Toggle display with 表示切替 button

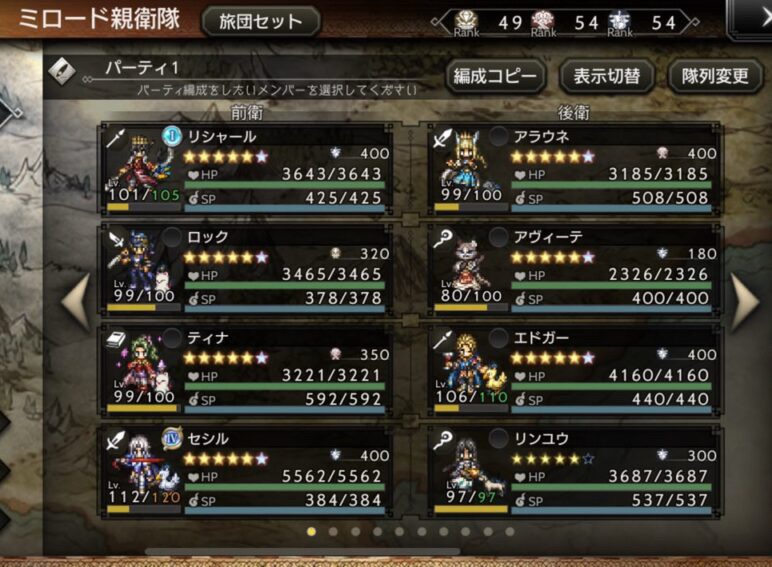pos(606,76)
